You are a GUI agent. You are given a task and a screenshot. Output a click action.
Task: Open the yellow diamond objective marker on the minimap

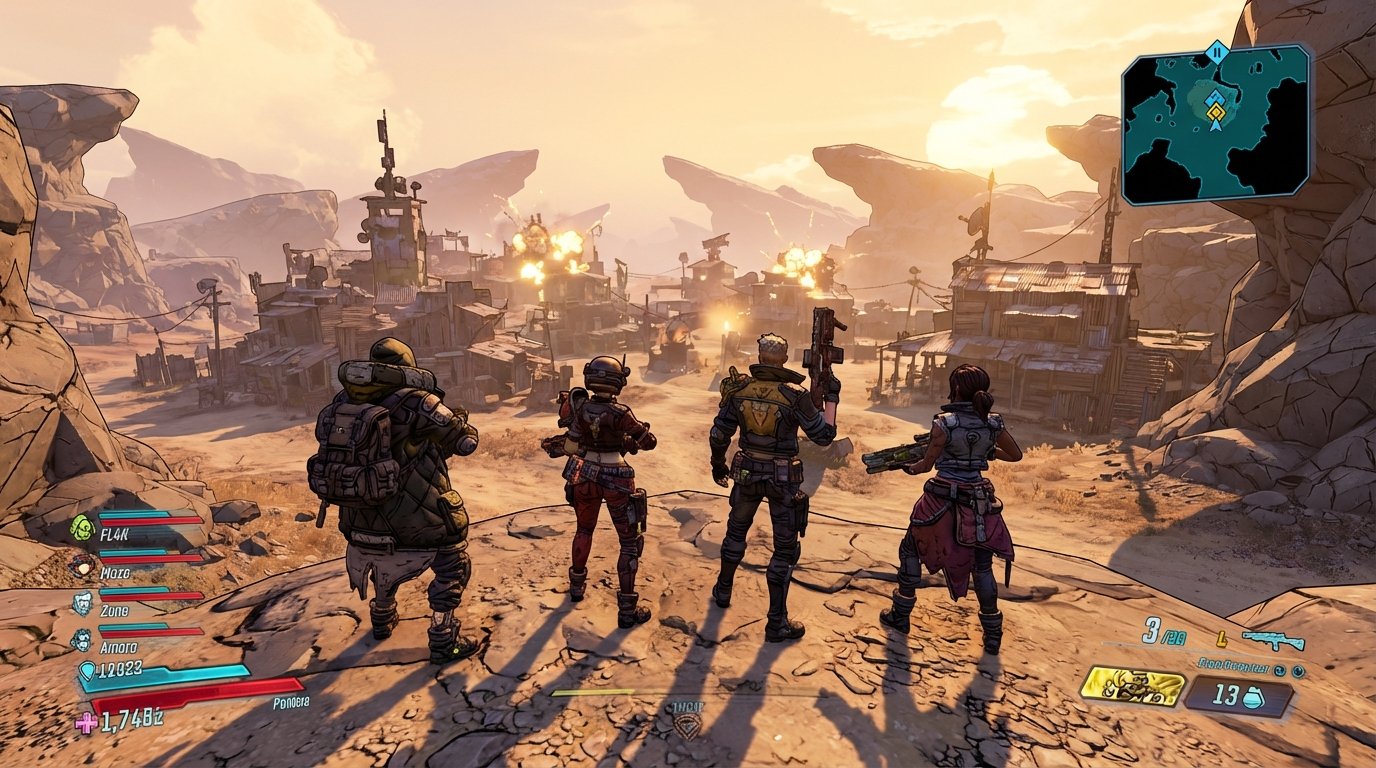tap(1214, 114)
